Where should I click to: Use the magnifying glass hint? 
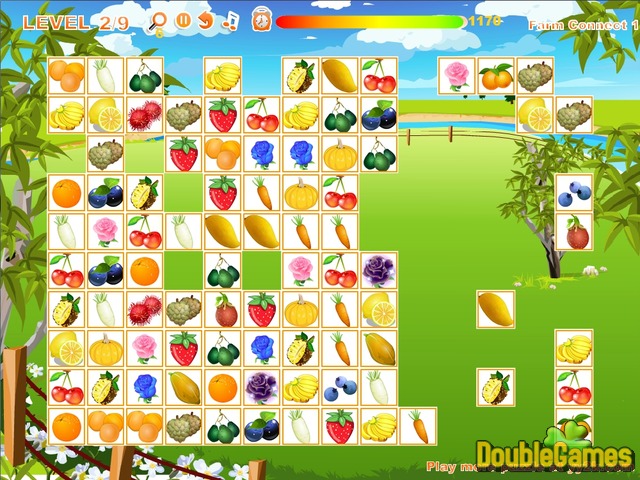pos(157,20)
